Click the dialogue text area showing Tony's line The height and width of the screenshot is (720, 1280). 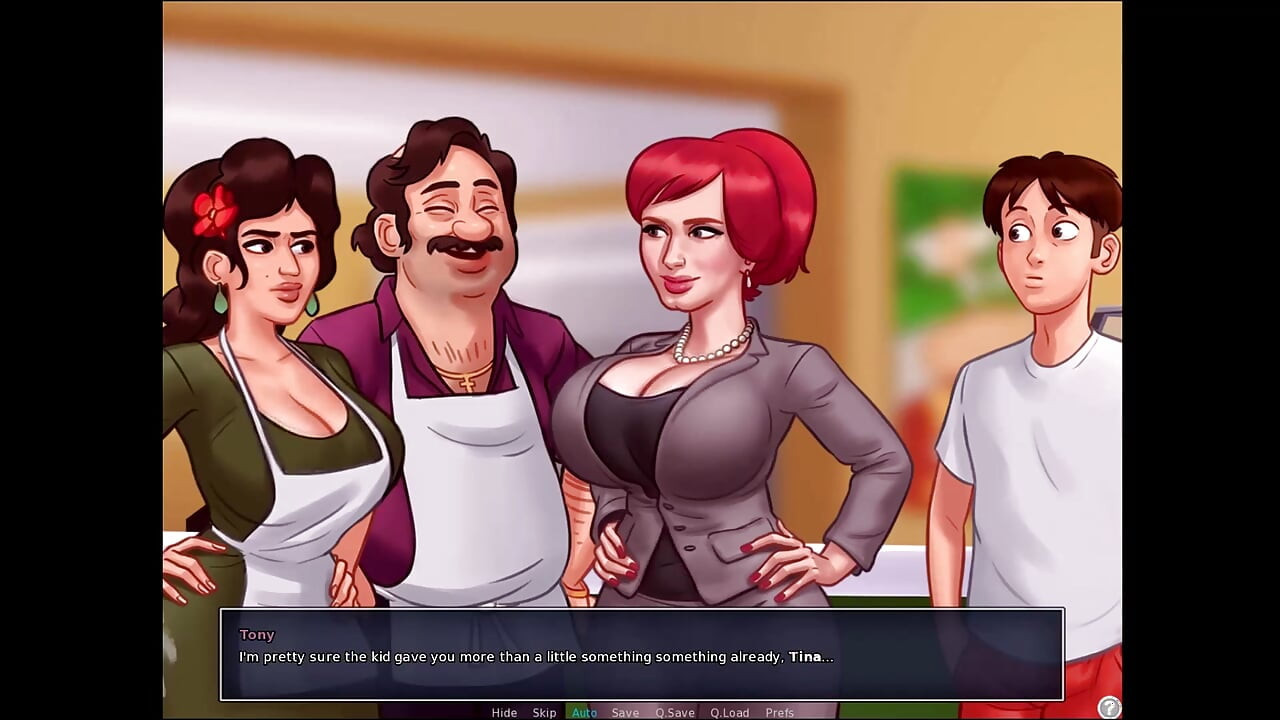[x=535, y=657]
